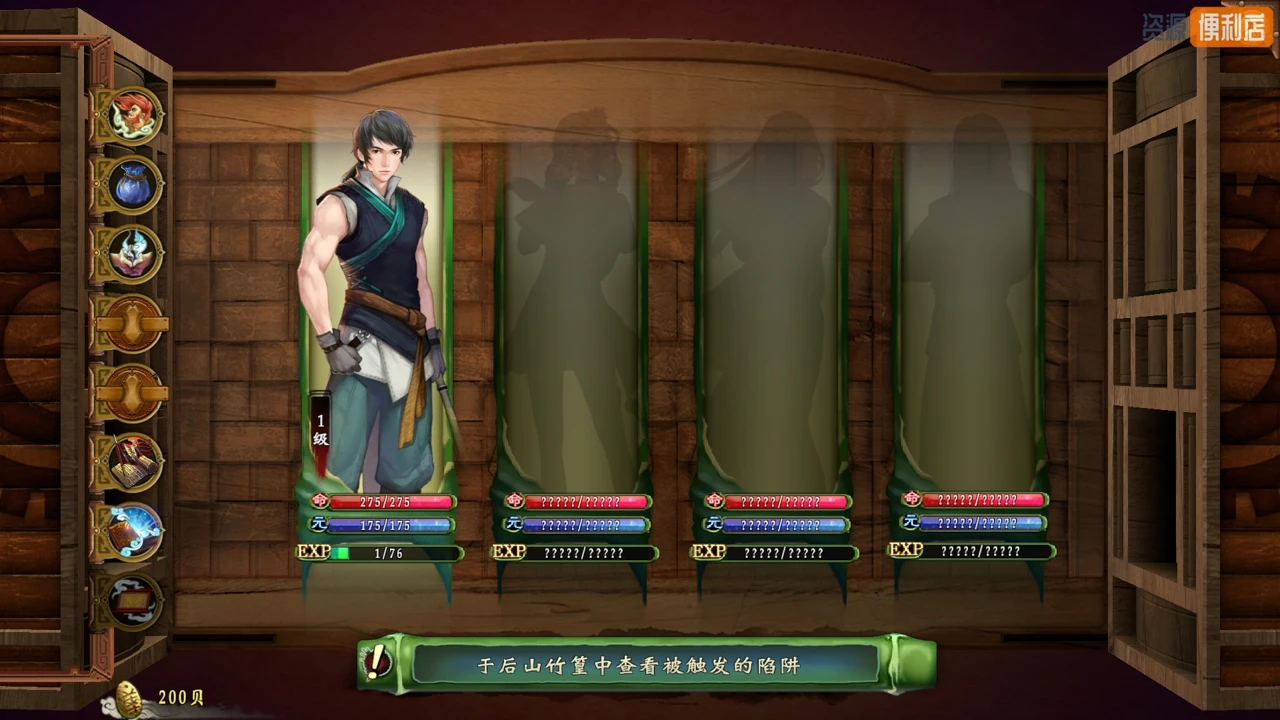Open the red-haired character status icon
The image size is (1280, 720).
tap(133, 115)
